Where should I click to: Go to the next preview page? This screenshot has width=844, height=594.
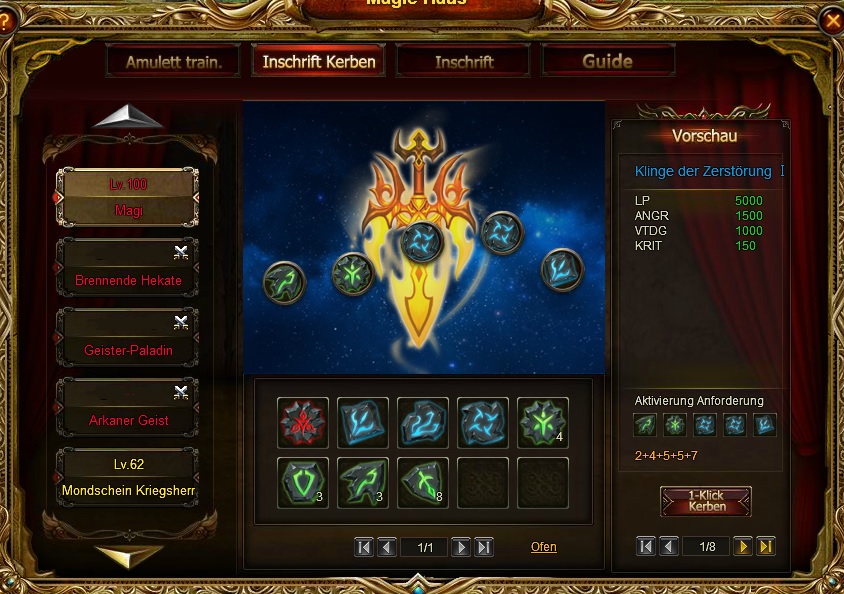[743, 547]
